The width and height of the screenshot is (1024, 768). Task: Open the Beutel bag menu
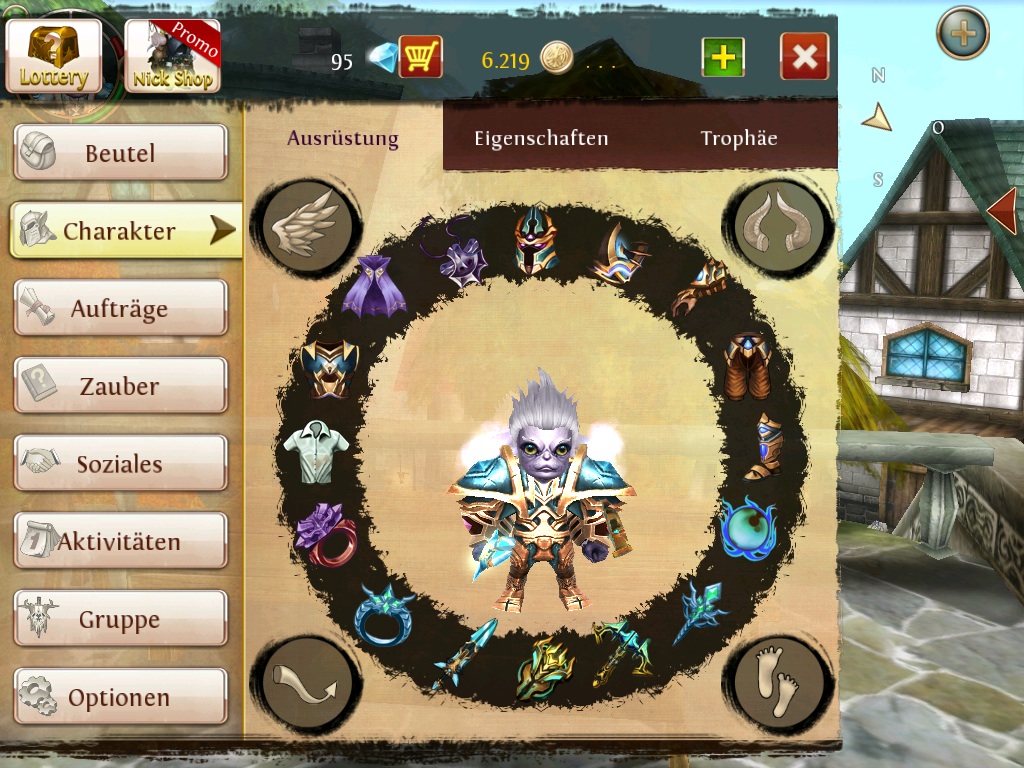point(120,153)
